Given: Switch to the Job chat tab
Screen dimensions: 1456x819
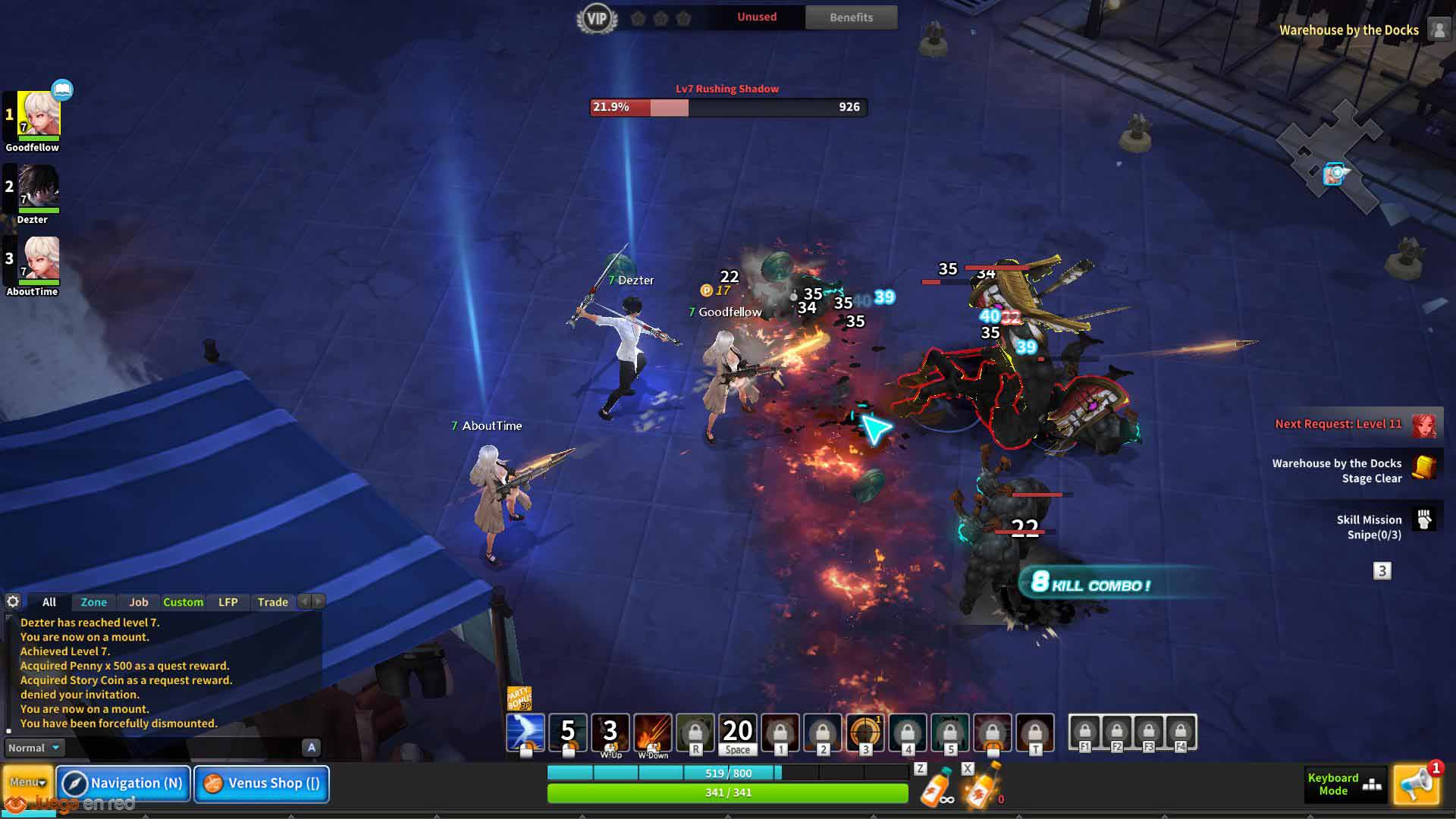Looking at the screenshot, I should pyautogui.click(x=138, y=602).
